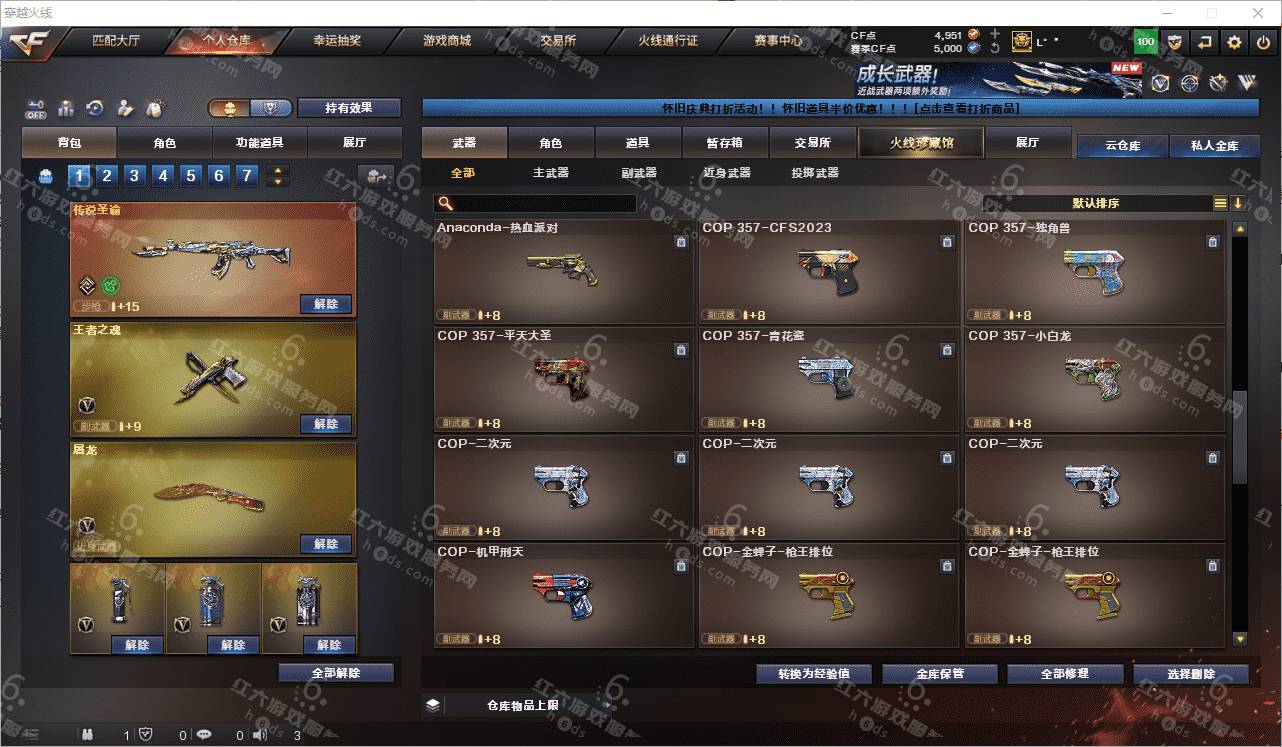Image resolution: width=1282 pixels, height=747 pixels.
Task: Click 全部修理 to repair all
Action: [1063, 674]
